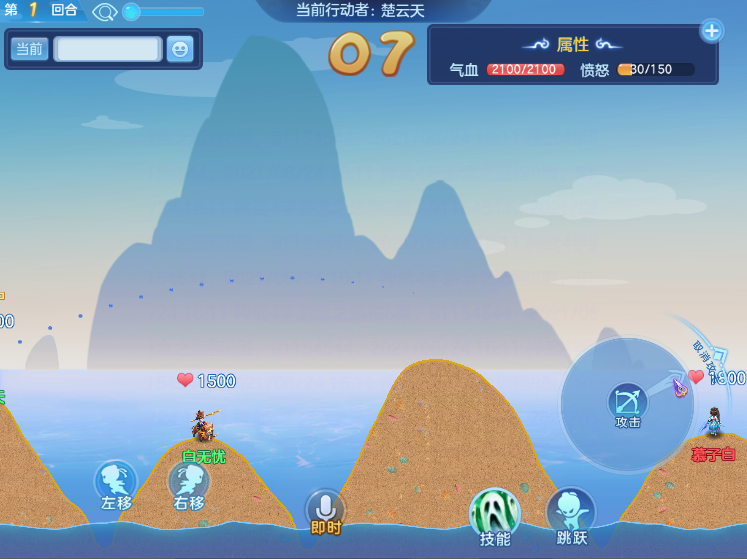Tap the 右移 move-right button
The image size is (747, 559).
[x=189, y=482]
